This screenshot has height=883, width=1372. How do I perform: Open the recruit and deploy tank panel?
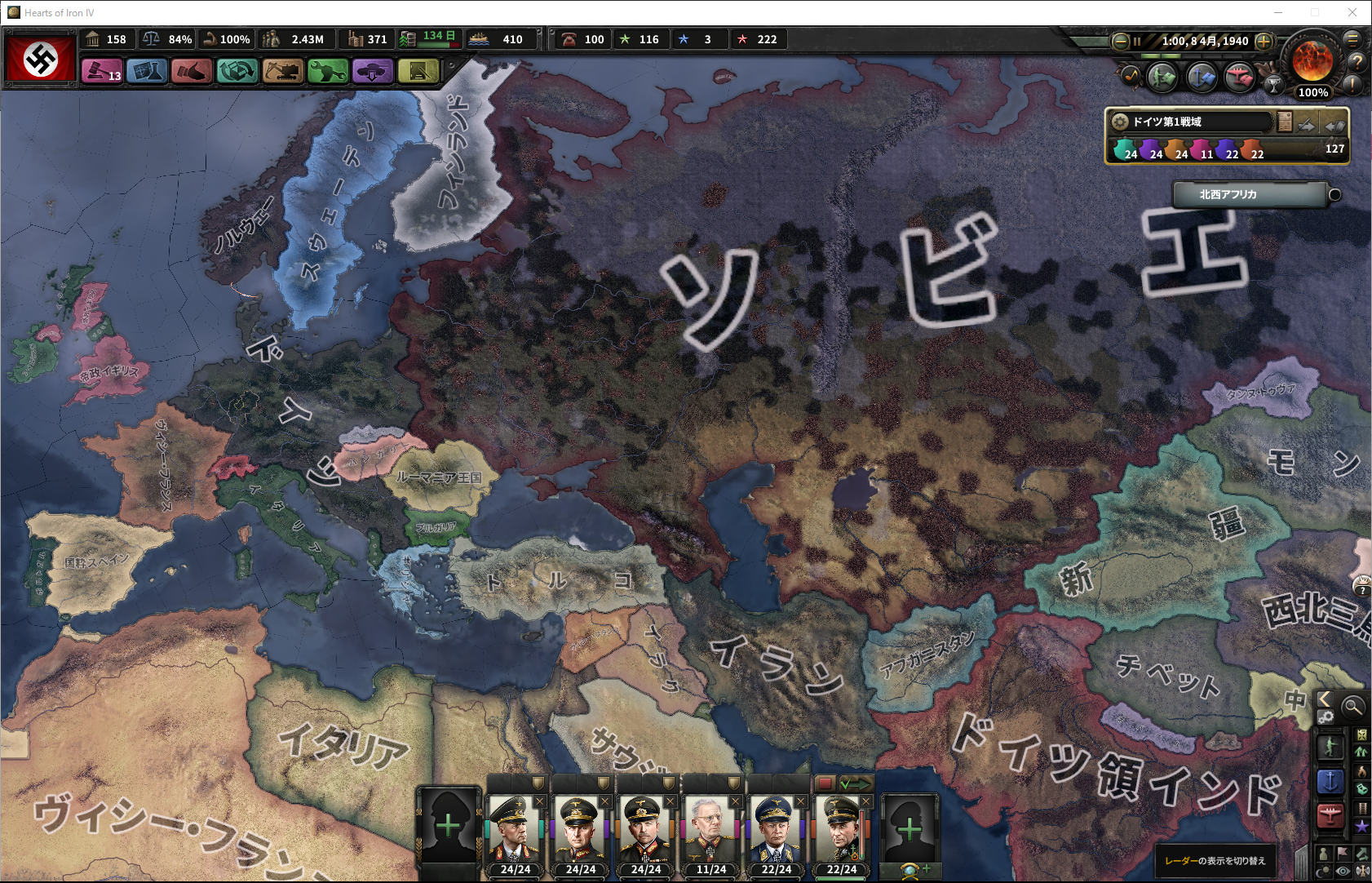pos(373,72)
